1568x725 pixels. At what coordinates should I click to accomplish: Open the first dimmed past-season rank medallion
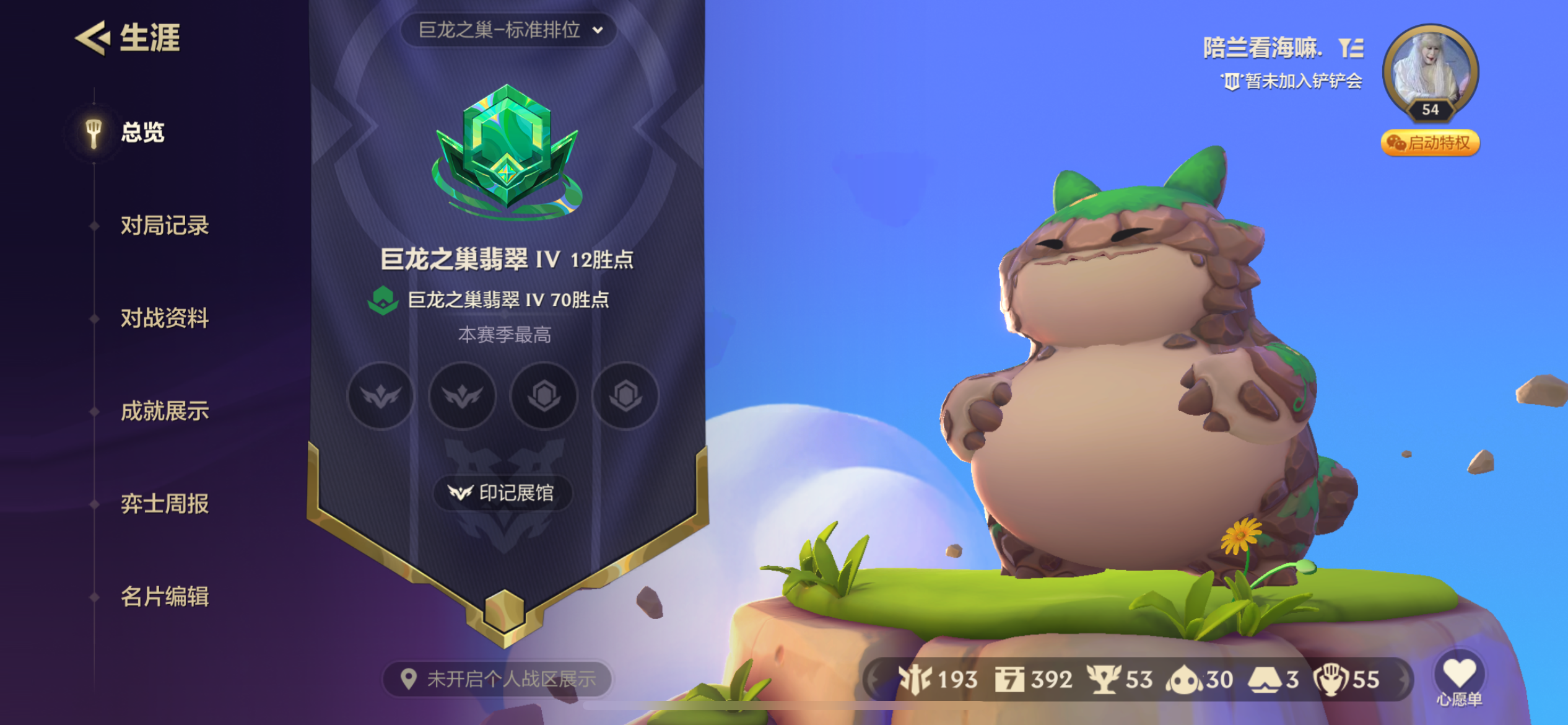[381, 397]
